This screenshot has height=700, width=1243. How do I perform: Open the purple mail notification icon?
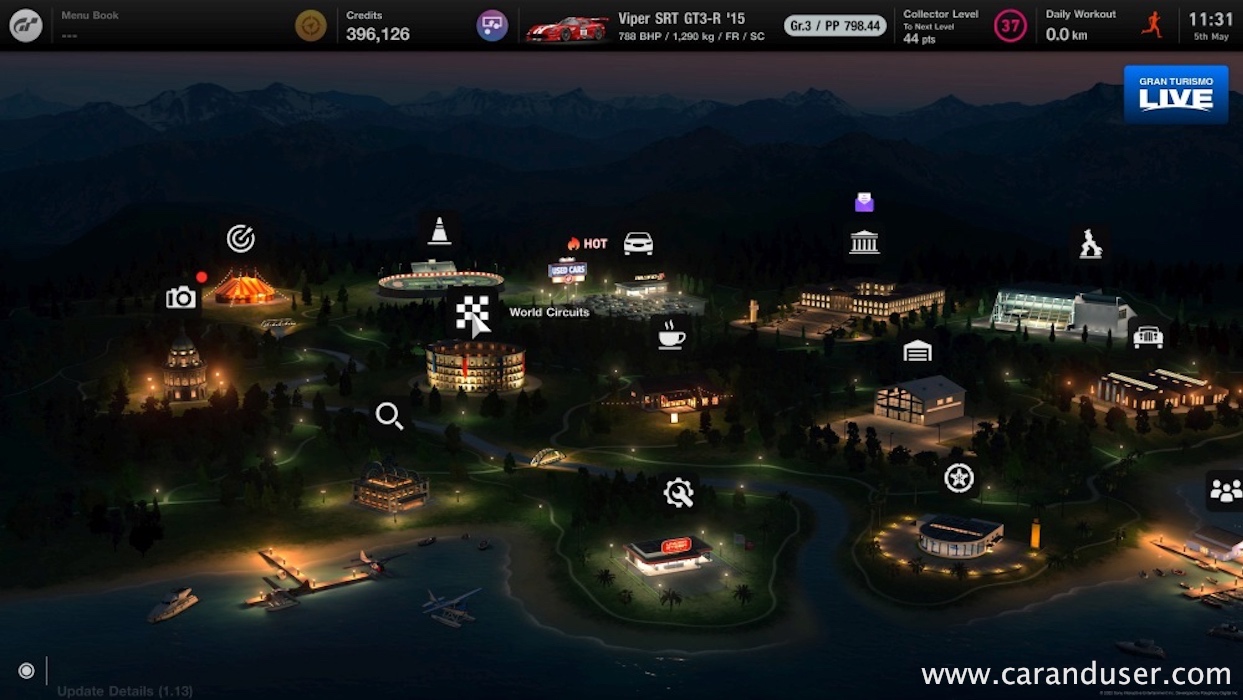coord(864,203)
